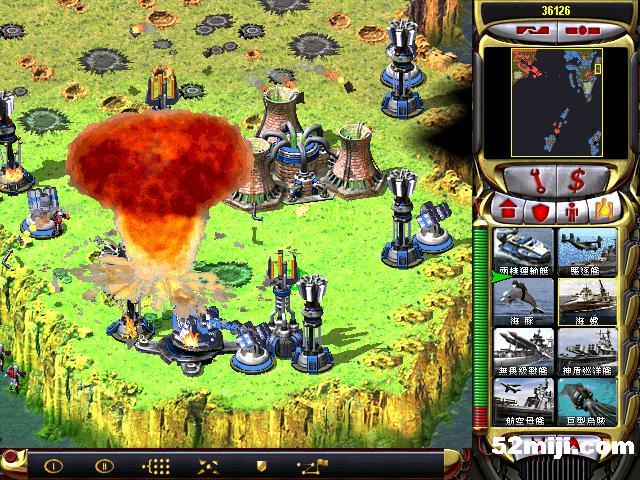Build the Destroyer ship

[x=587, y=250]
